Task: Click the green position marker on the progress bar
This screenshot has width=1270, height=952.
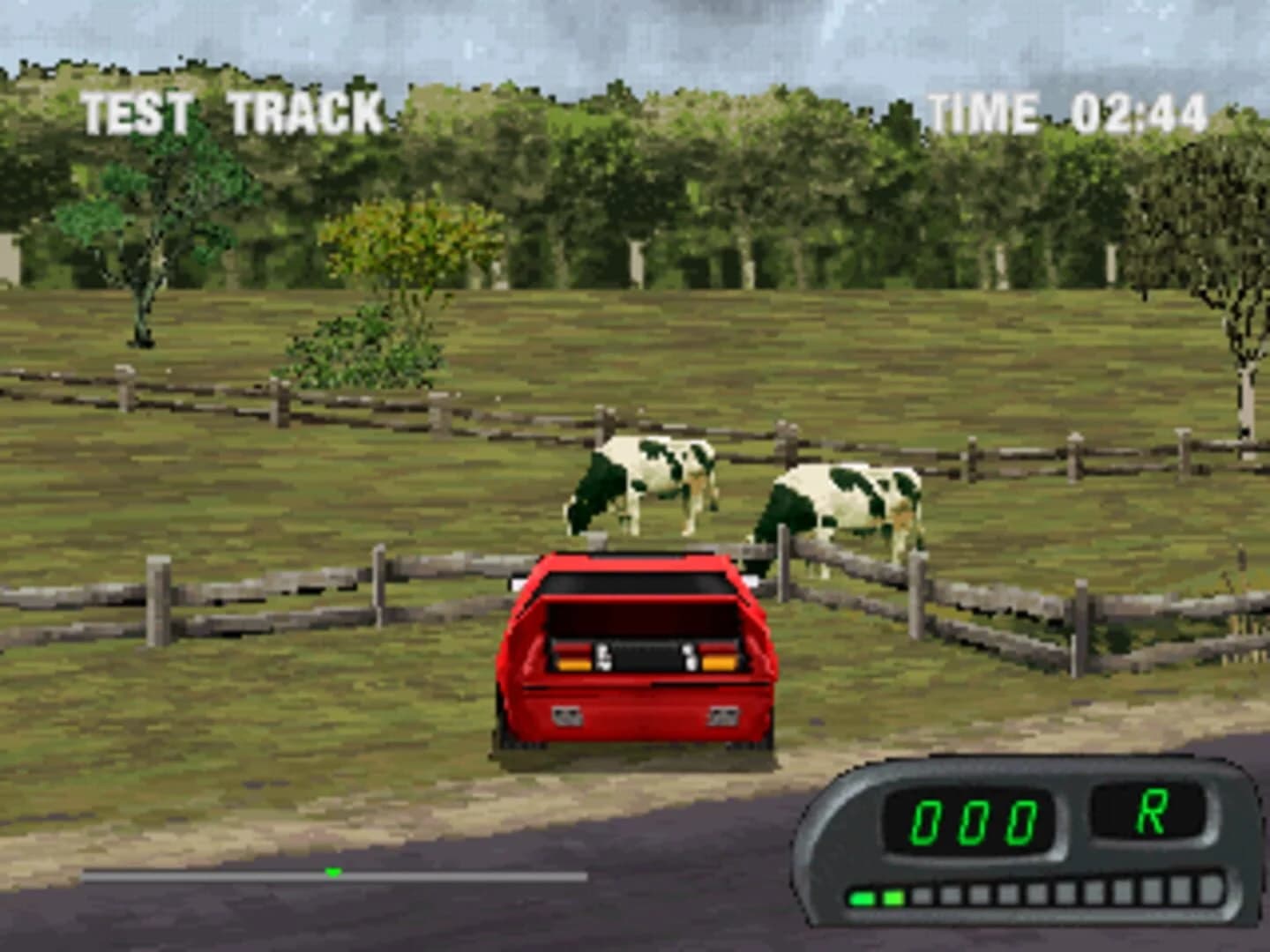Action: [334, 874]
